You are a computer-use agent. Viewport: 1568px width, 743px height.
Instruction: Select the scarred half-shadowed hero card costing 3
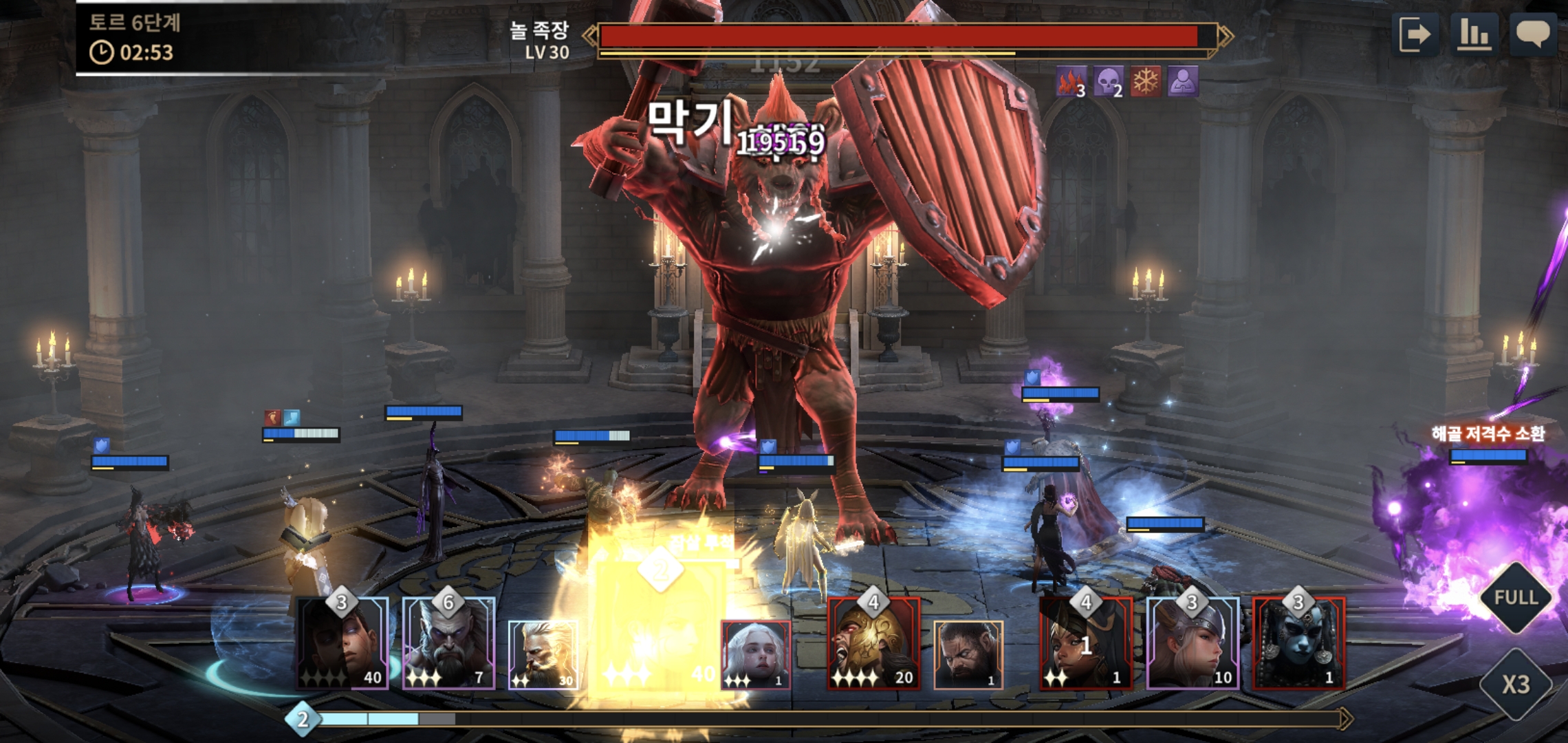click(342, 644)
